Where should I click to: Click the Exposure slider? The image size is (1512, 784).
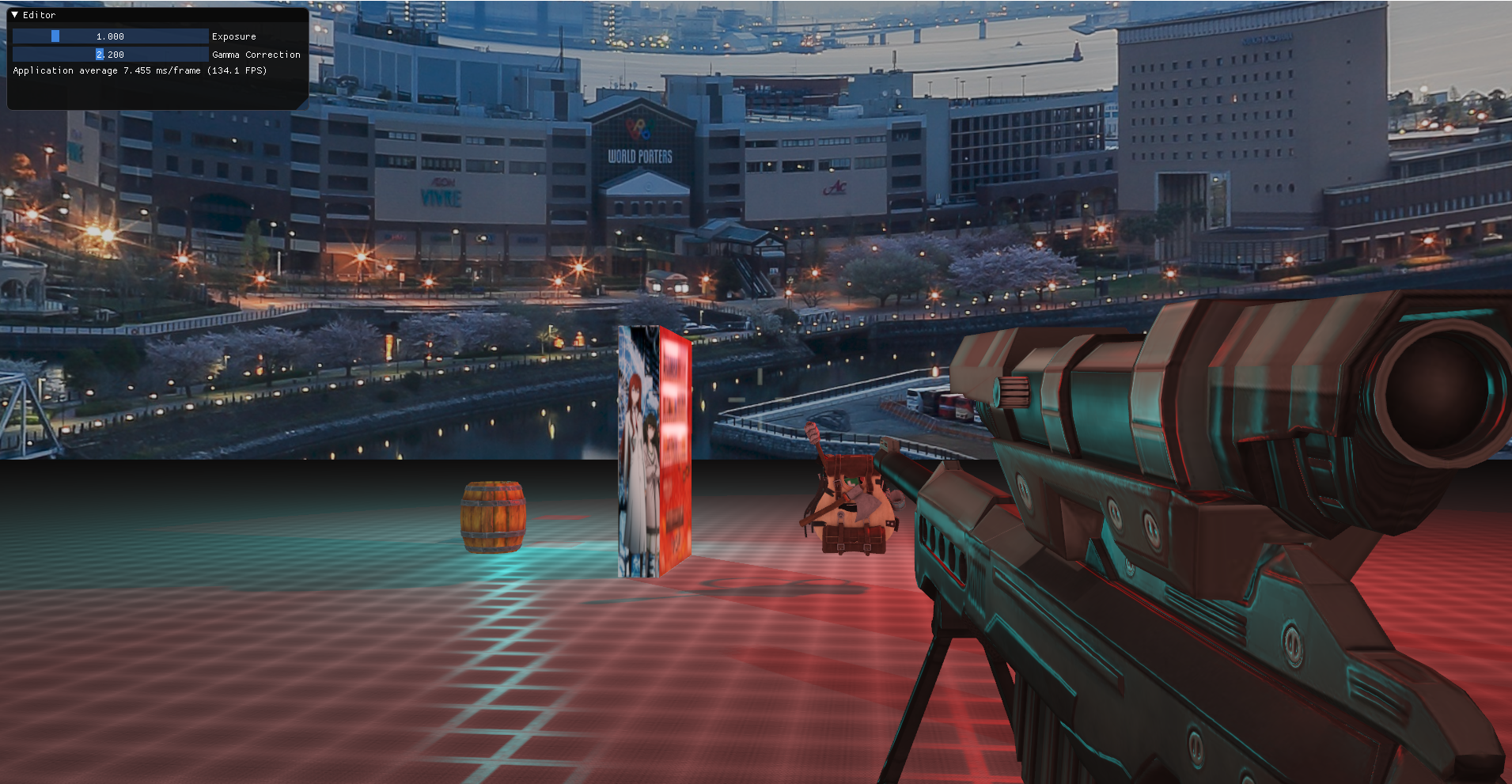click(x=110, y=36)
